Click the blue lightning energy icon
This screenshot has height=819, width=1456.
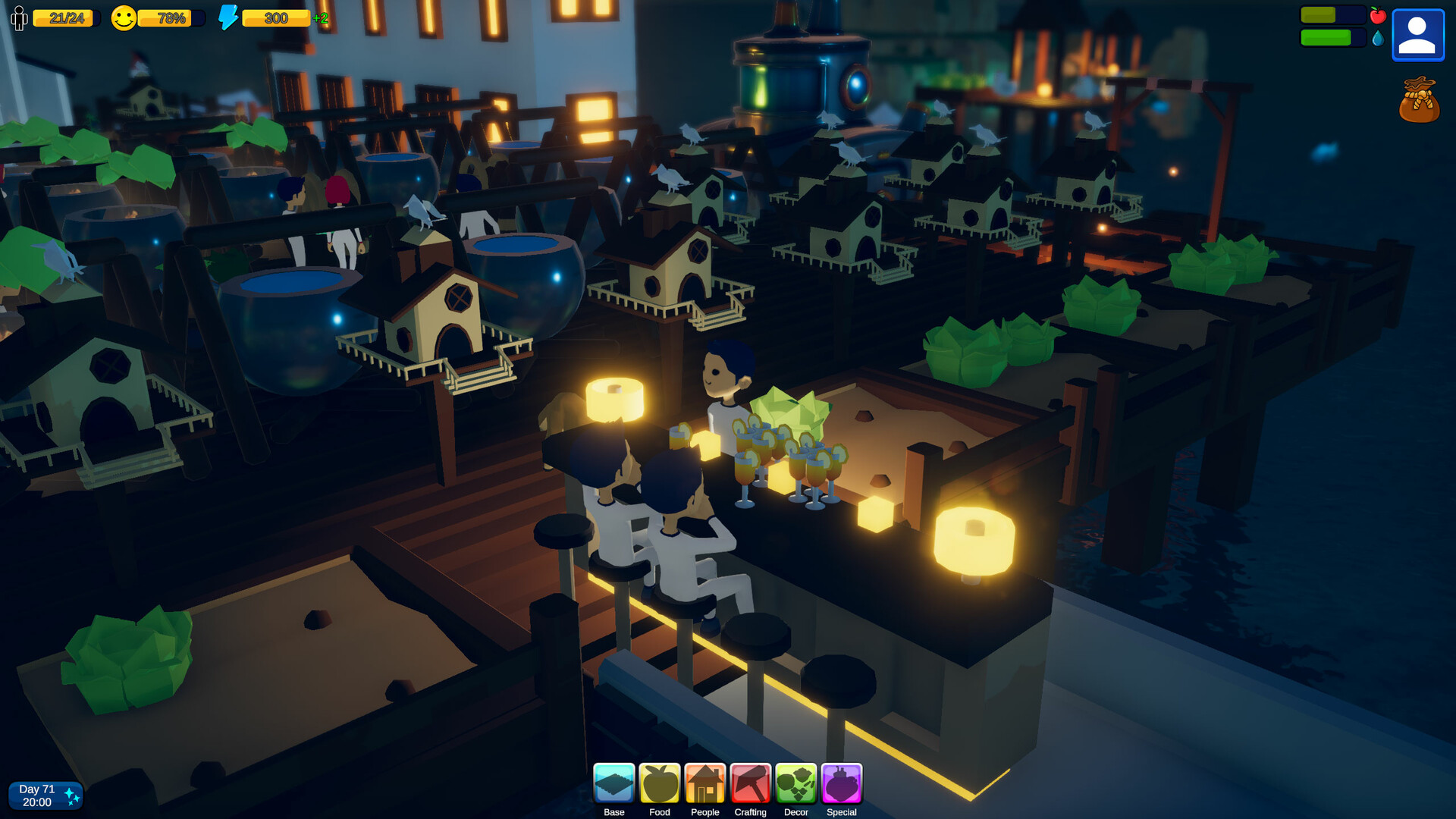pyautogui.click(x=230, y=17)
